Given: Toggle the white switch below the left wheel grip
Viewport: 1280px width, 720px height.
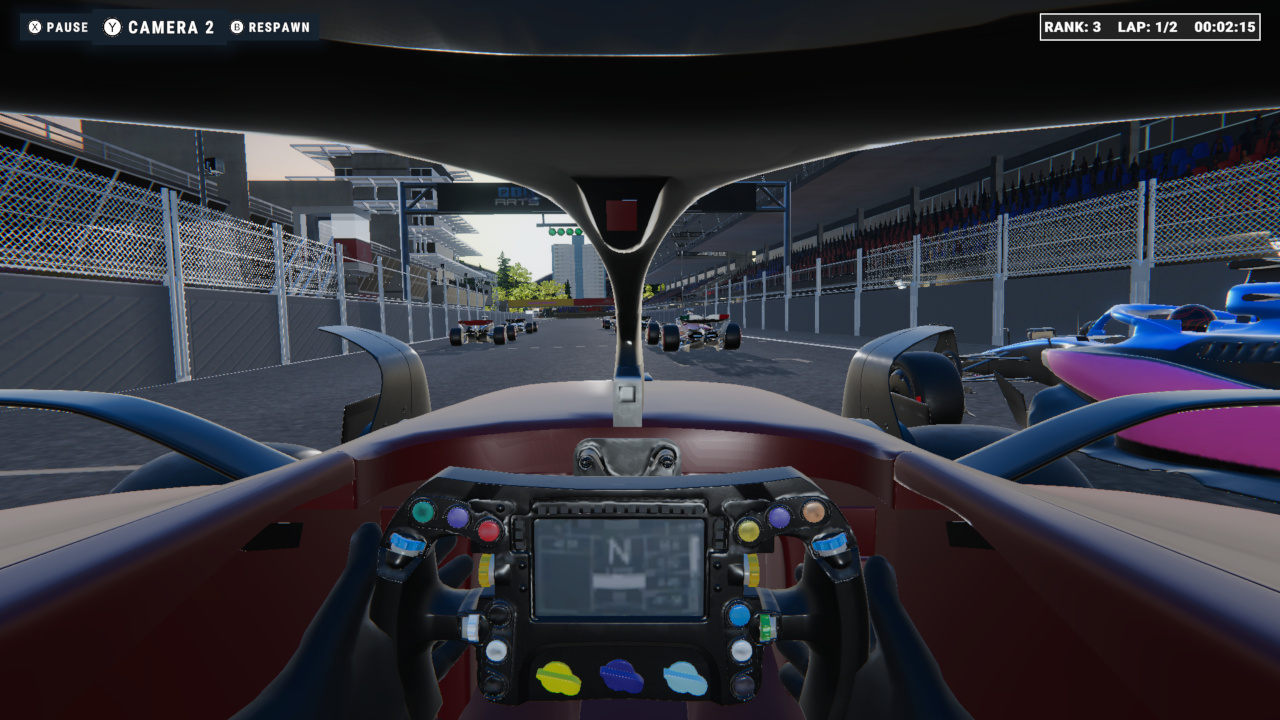Looking at the screenshot, I should 472,626.
